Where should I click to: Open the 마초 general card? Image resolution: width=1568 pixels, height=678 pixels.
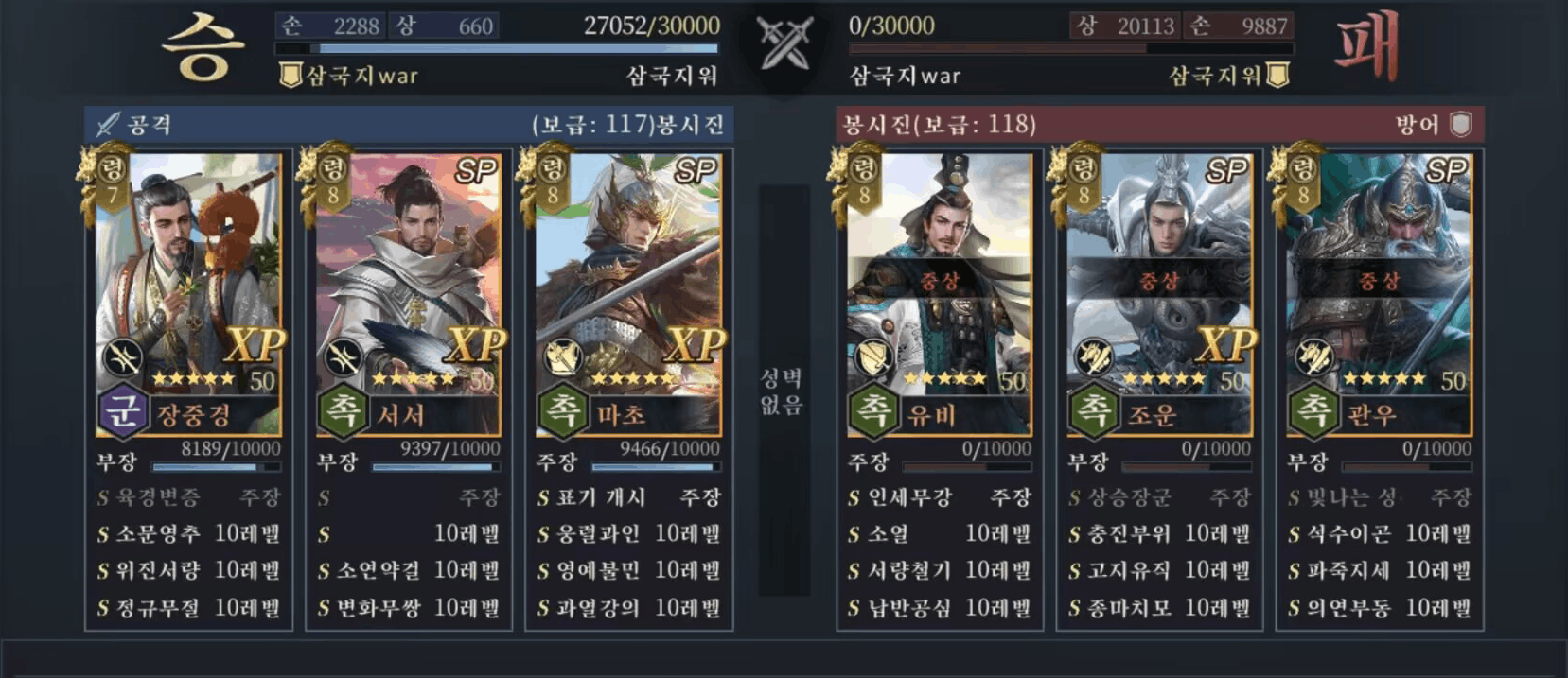pos(628,284)
